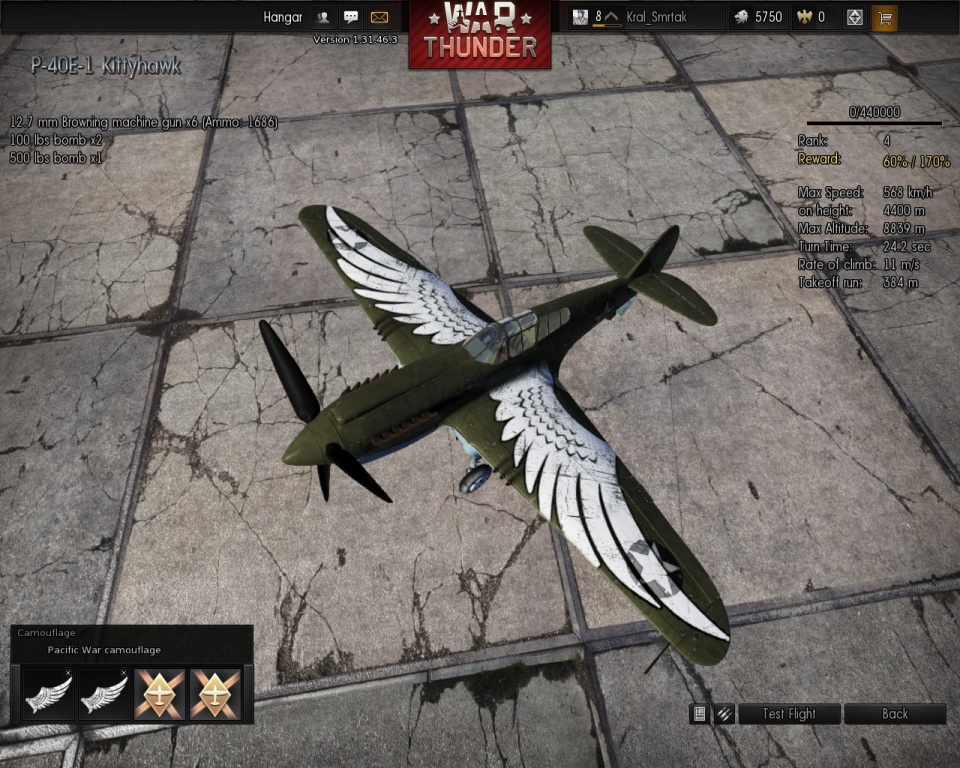Open the document info icon beside Test Flight
The height and width of the screenshot is (768, 960).
click(x=701, y=714)
